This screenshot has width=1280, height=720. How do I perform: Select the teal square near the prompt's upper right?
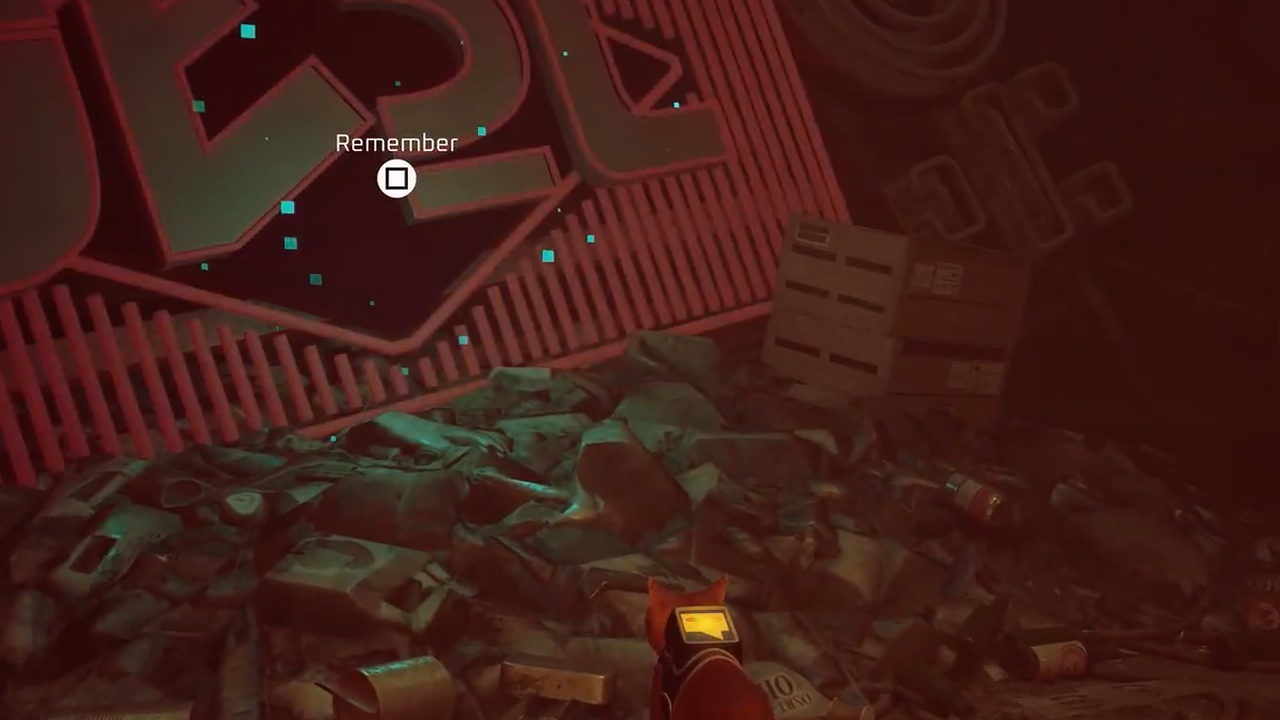click(482, 130)
